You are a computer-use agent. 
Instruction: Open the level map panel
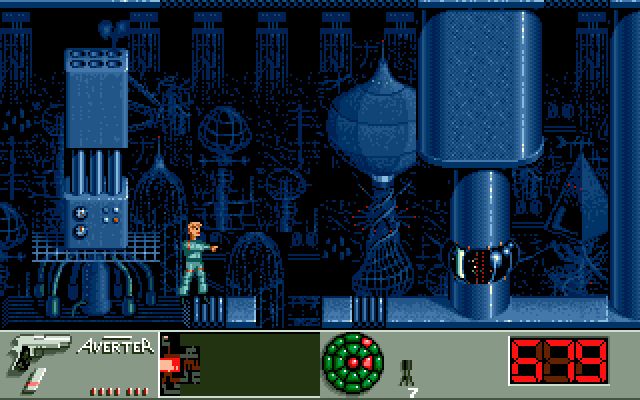click(x=239, y=364)
